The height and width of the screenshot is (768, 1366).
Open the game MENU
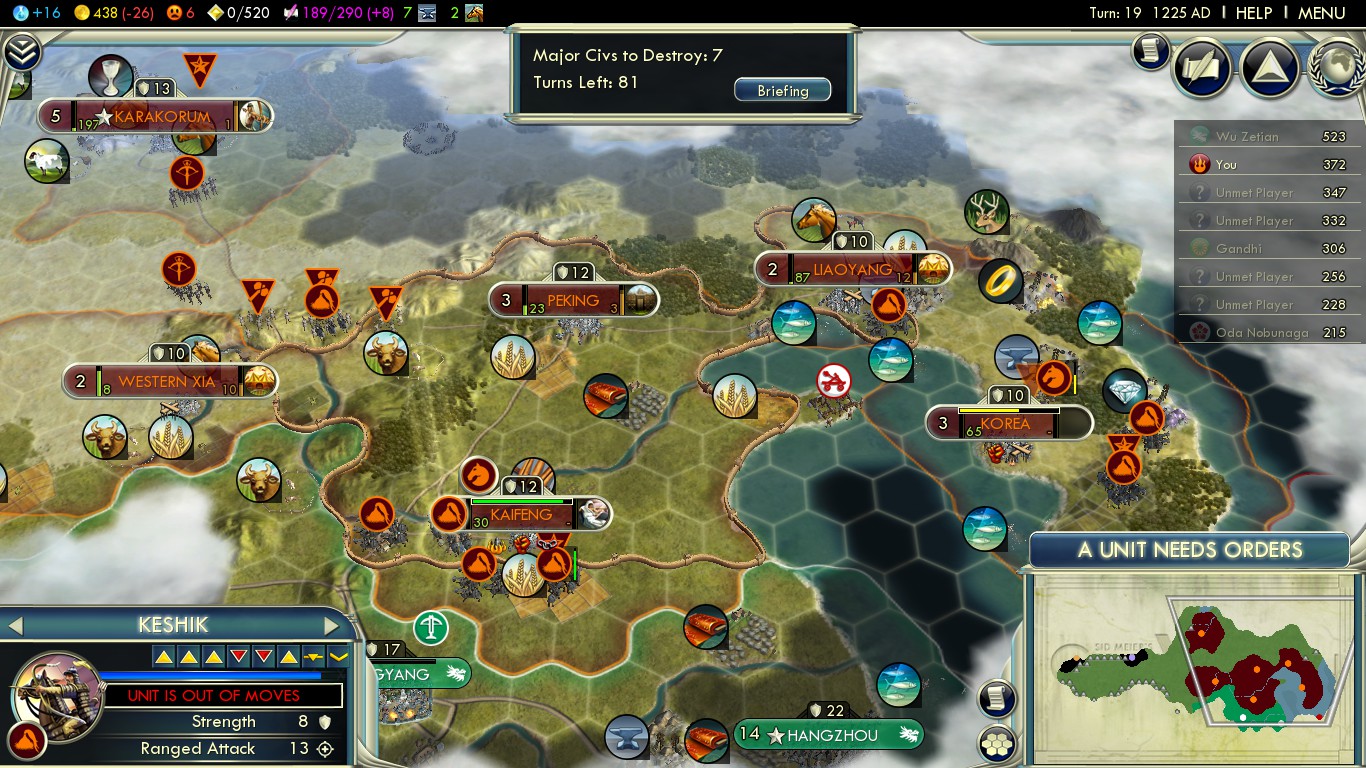click(x=1321, y=13)
